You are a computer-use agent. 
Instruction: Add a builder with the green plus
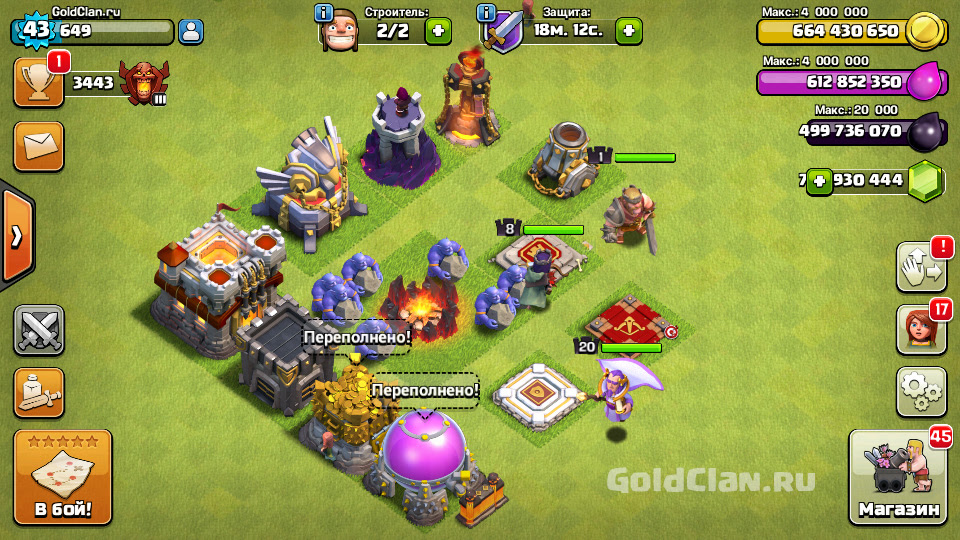(438, 31)
